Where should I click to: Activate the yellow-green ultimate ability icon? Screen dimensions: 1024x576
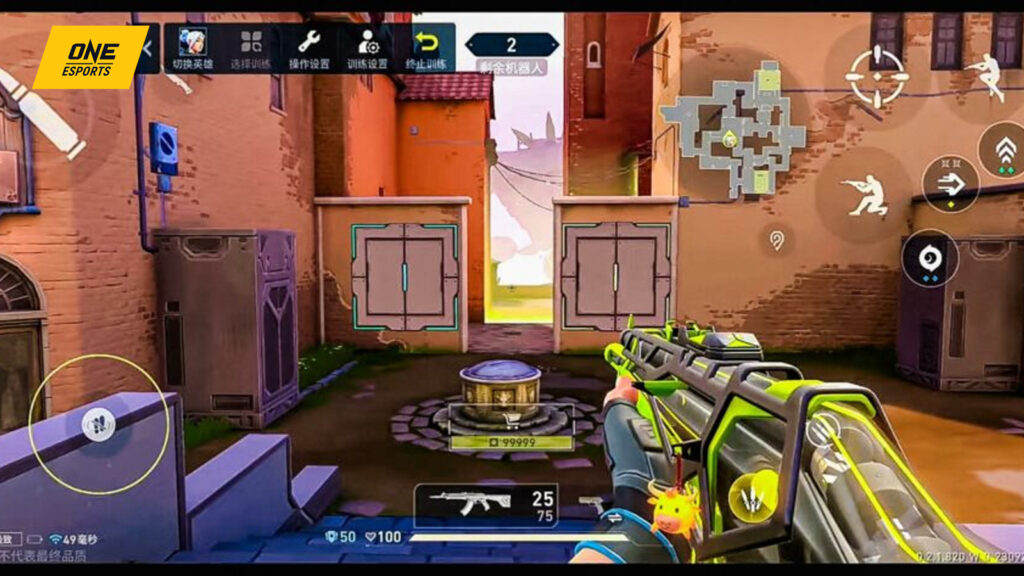click(753, 497)
